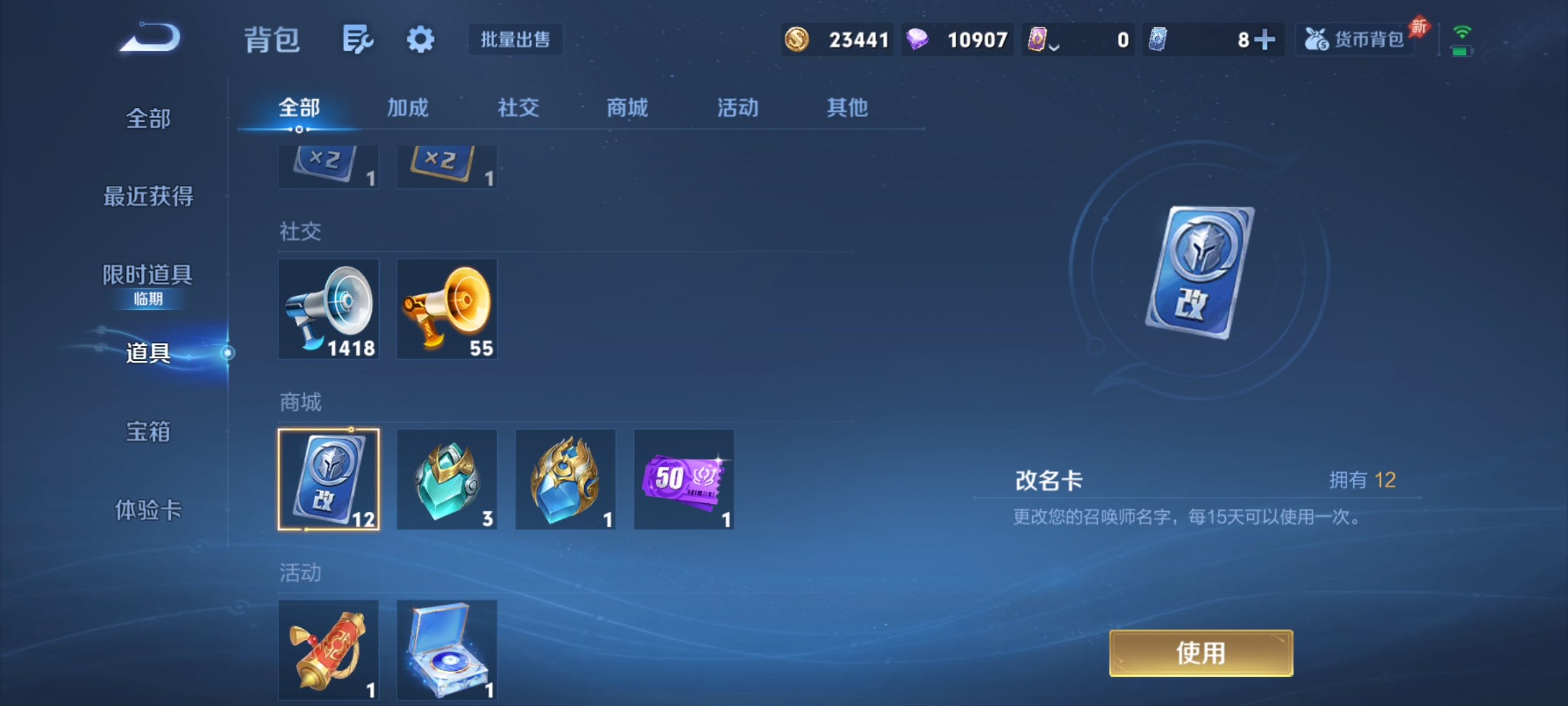Click the back arrow at top left
This screenshot has width=1568, height=706.
click(147, 39)
